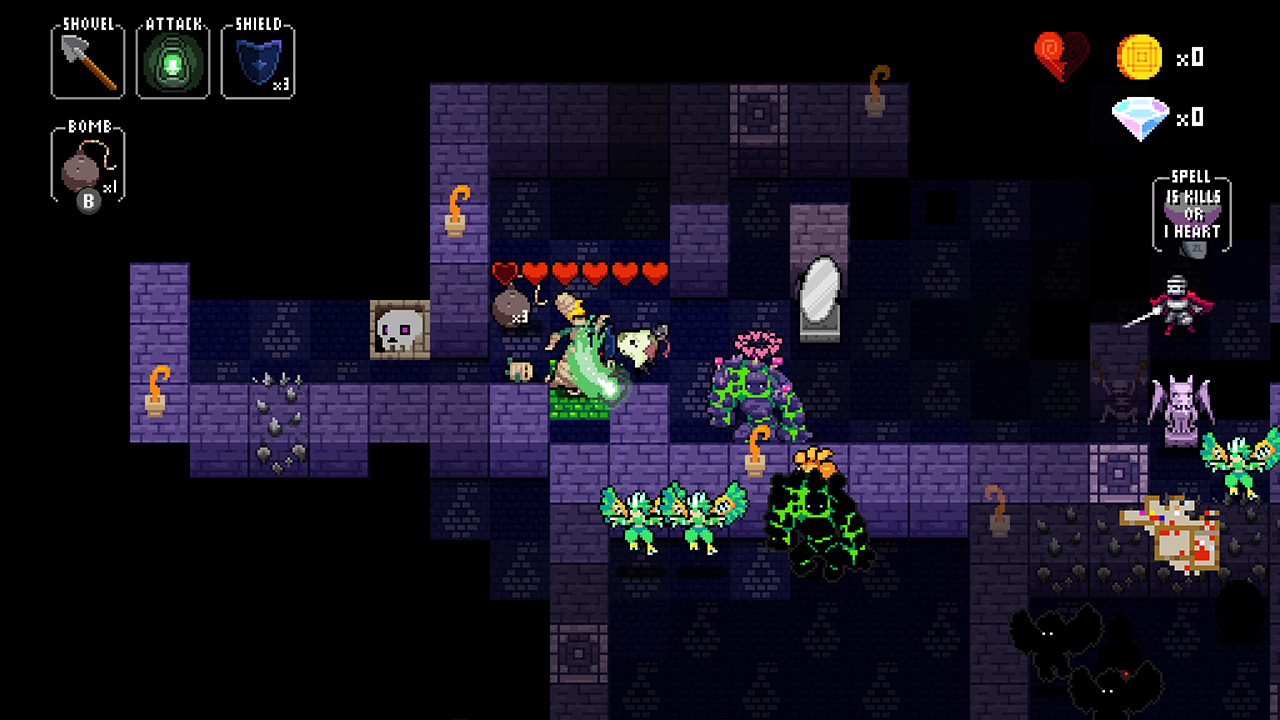The width and height of the screenshot is (1280, 720).
Task: Click the gold coin counter icon
Action: [x=1139, y=57]
